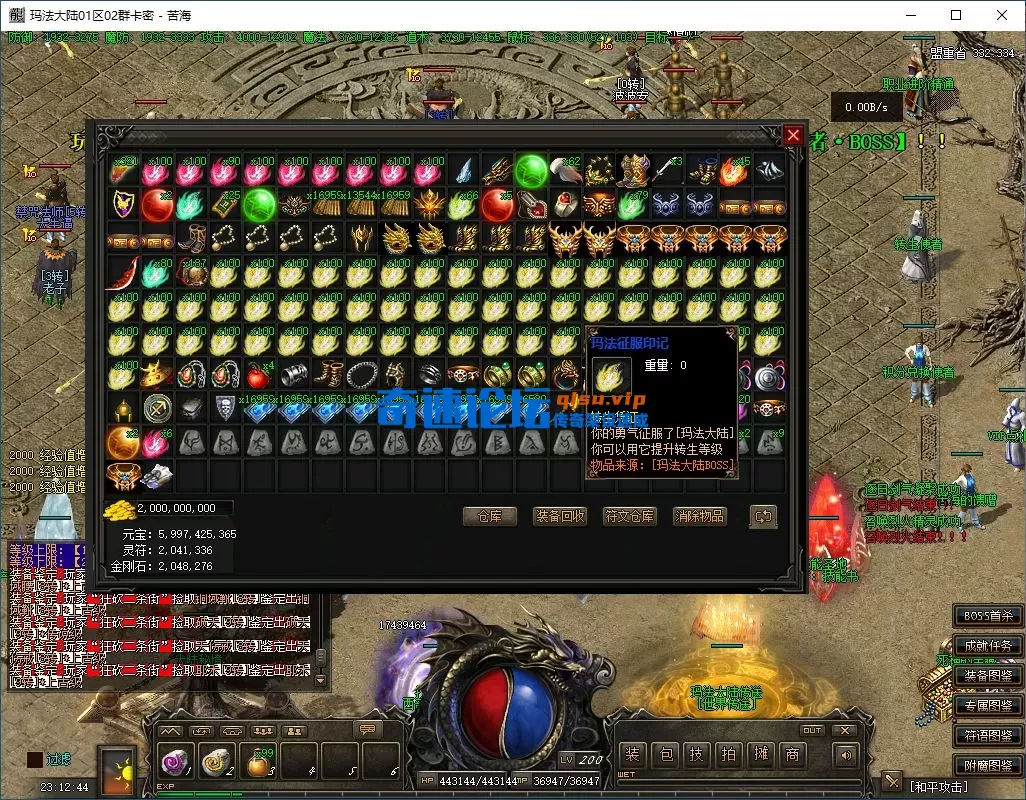Open the BOSS首杀 panel
Screen dimensions: 1026x800
tap(987, 616)
